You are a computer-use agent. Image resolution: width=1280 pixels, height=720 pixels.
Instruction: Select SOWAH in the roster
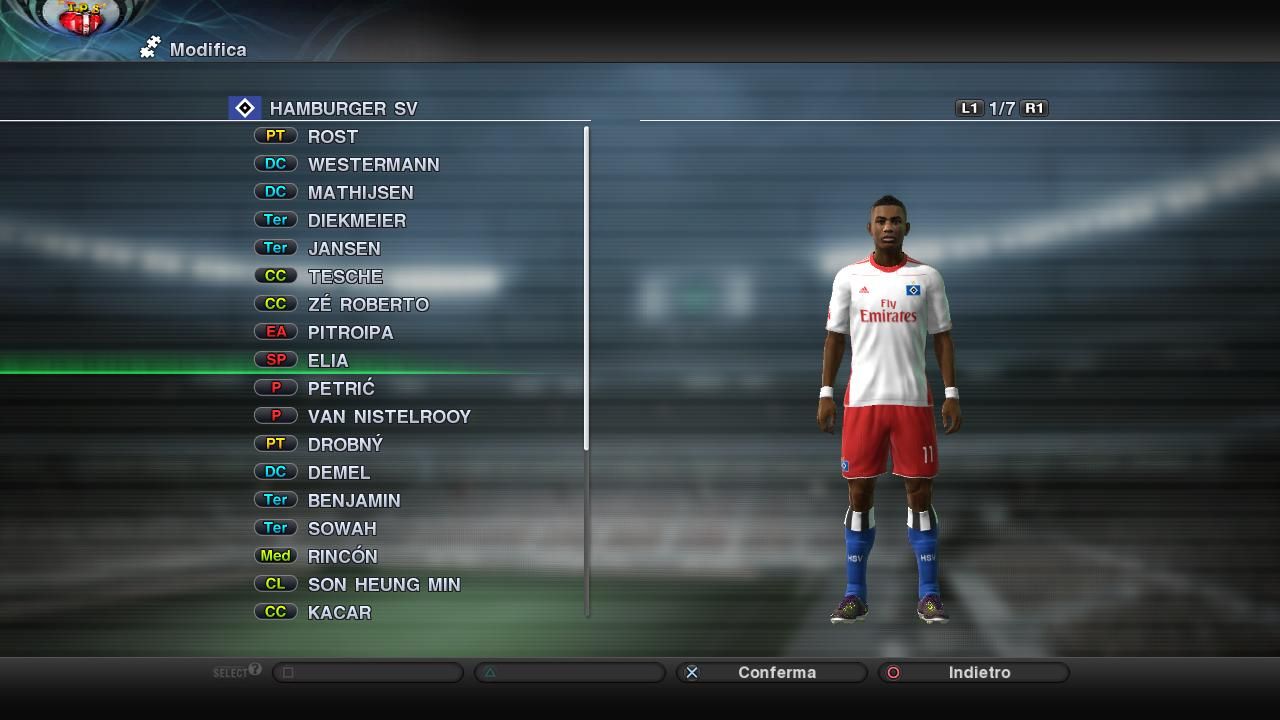tap(342, 529)
